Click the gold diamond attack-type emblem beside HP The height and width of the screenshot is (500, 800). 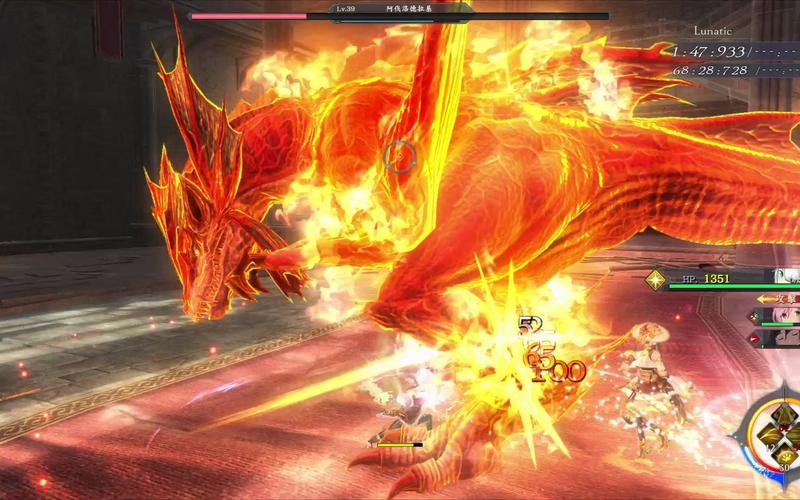[x=655, y=280]
